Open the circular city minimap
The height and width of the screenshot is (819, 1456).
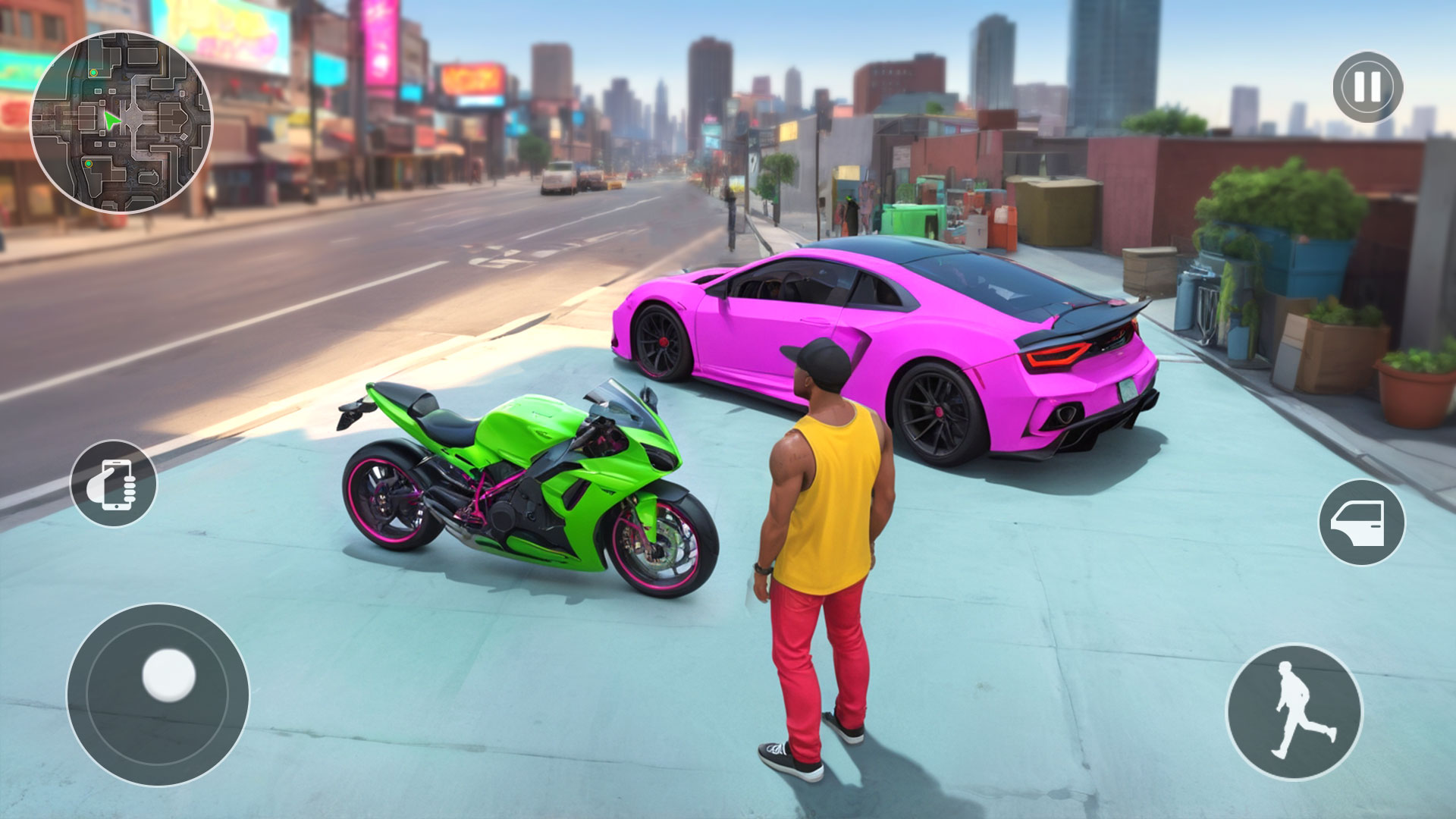(121, 122)
